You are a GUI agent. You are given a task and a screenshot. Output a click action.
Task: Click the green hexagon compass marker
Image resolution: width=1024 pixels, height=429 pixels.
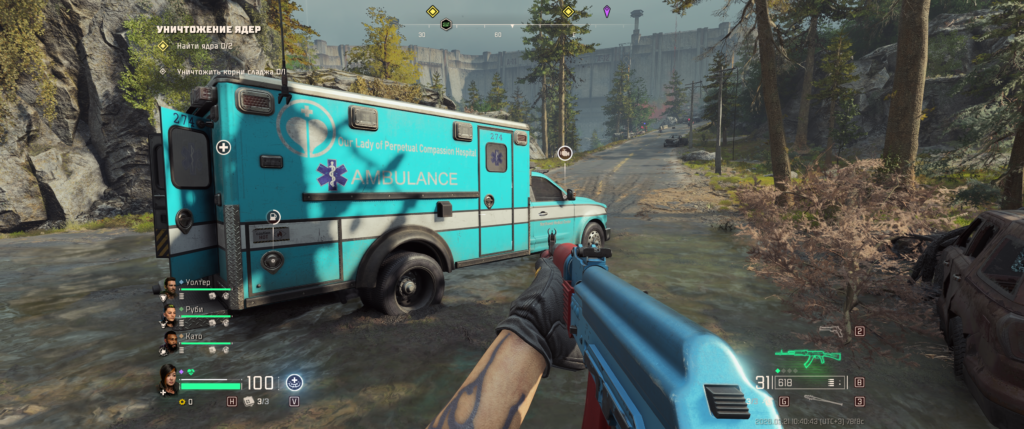tap(446, 24)
